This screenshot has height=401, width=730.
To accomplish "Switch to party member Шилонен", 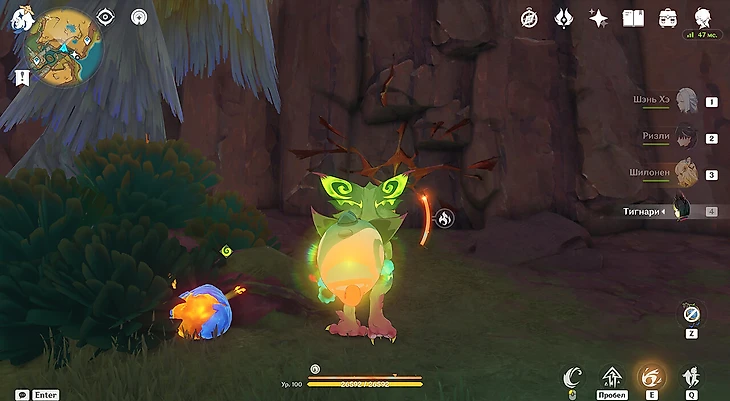I will (x=685, y=174).
